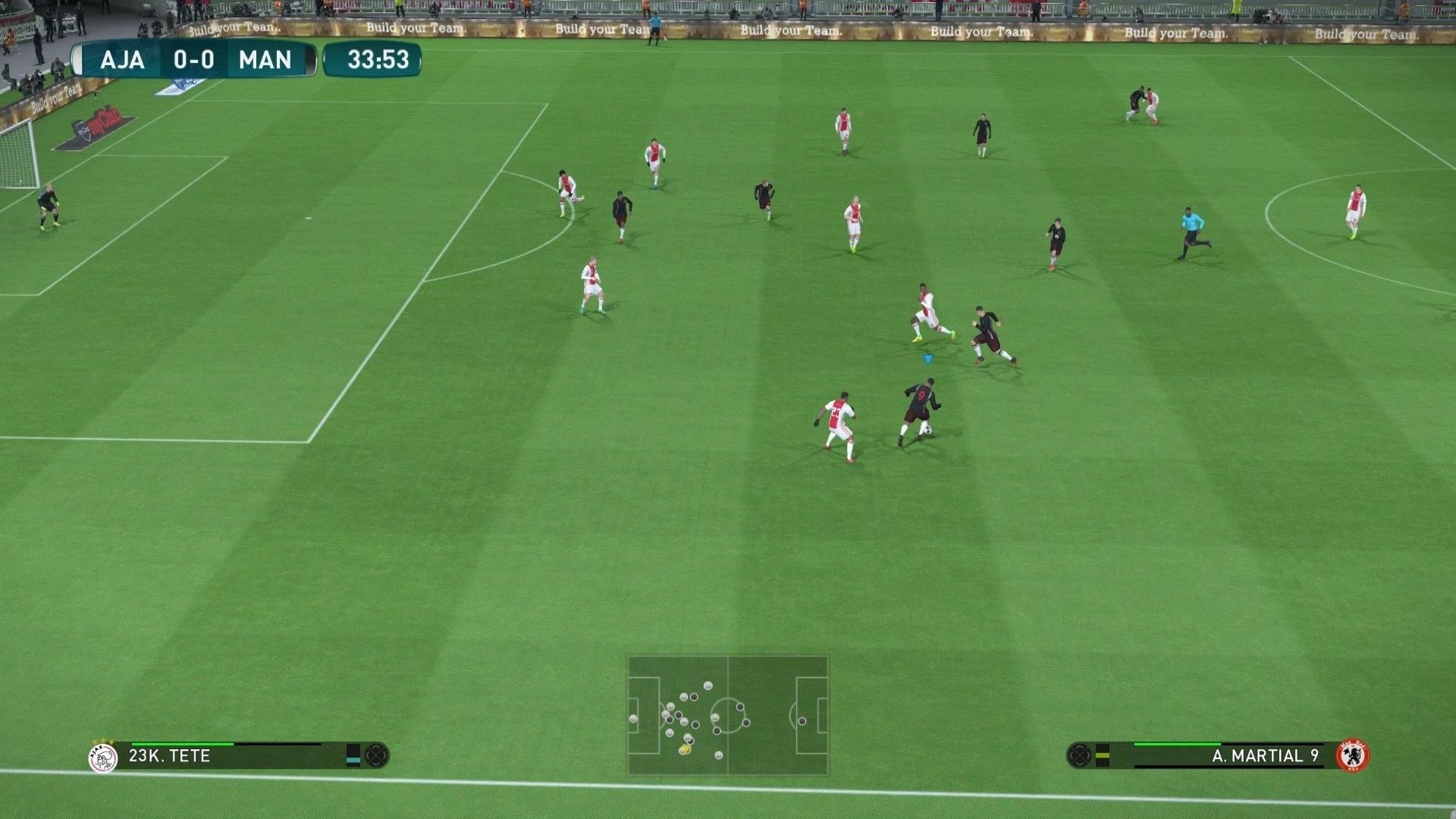Select the Ajax club crest icon
Viewport: 1456px width, 819px height.
tap(103, 757)
